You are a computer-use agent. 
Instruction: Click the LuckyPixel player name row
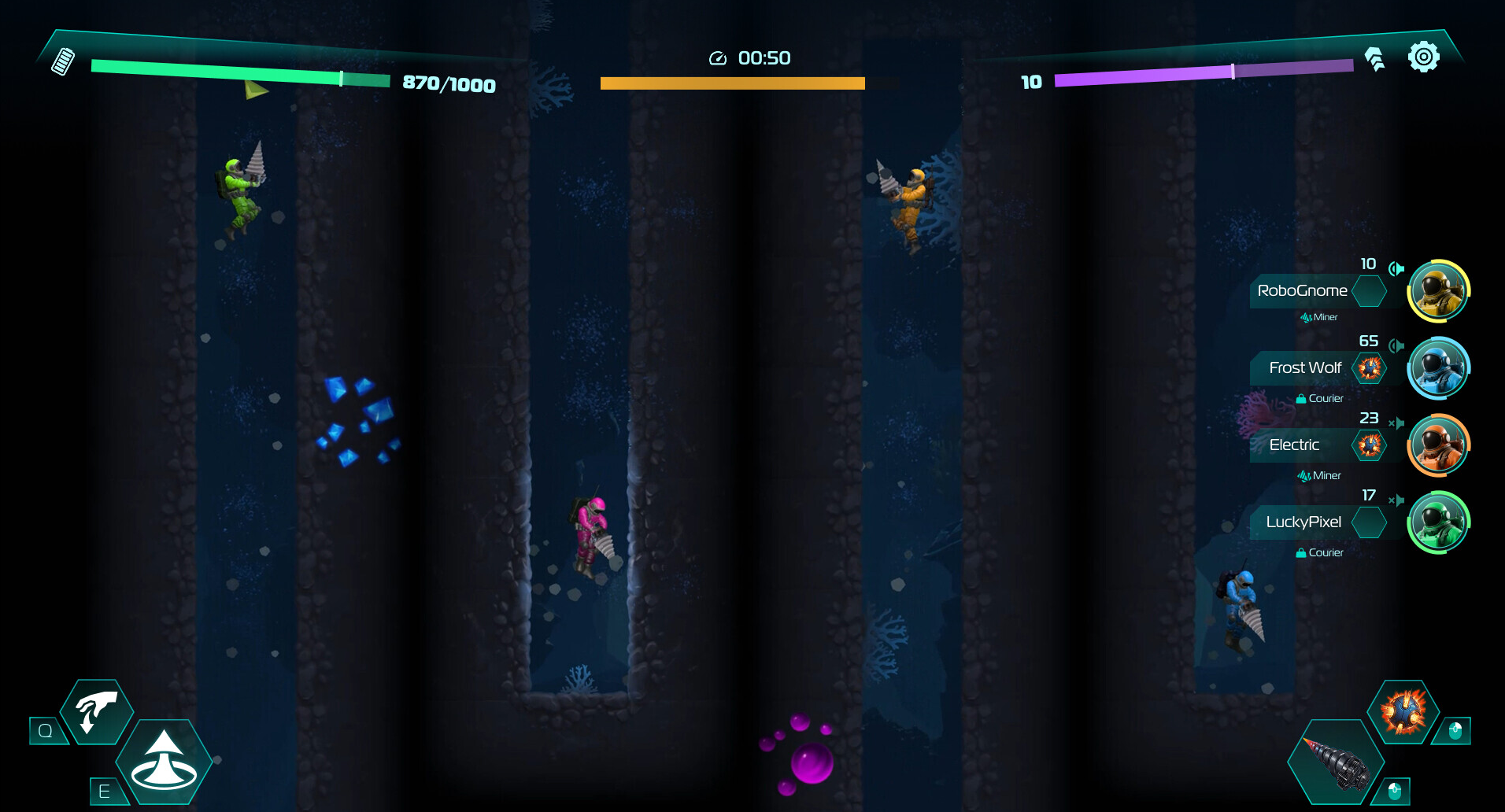pyautogui.click(x=1303, y=522)
